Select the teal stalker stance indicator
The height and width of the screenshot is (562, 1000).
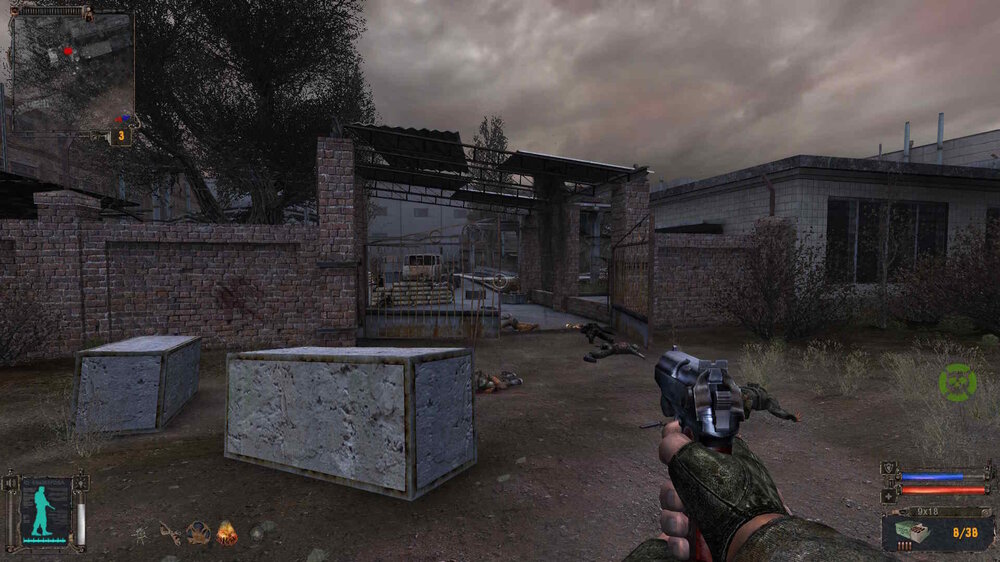(42, 512)
